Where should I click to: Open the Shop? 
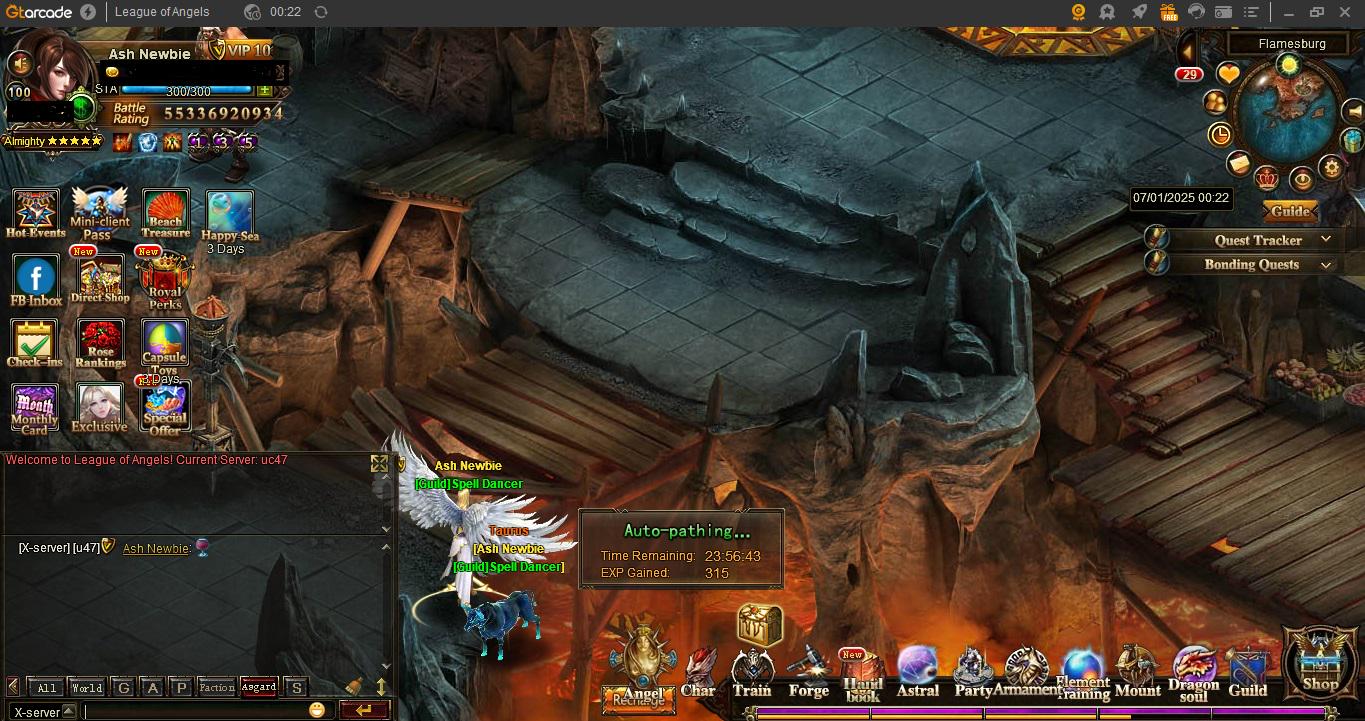[1319, 661]
